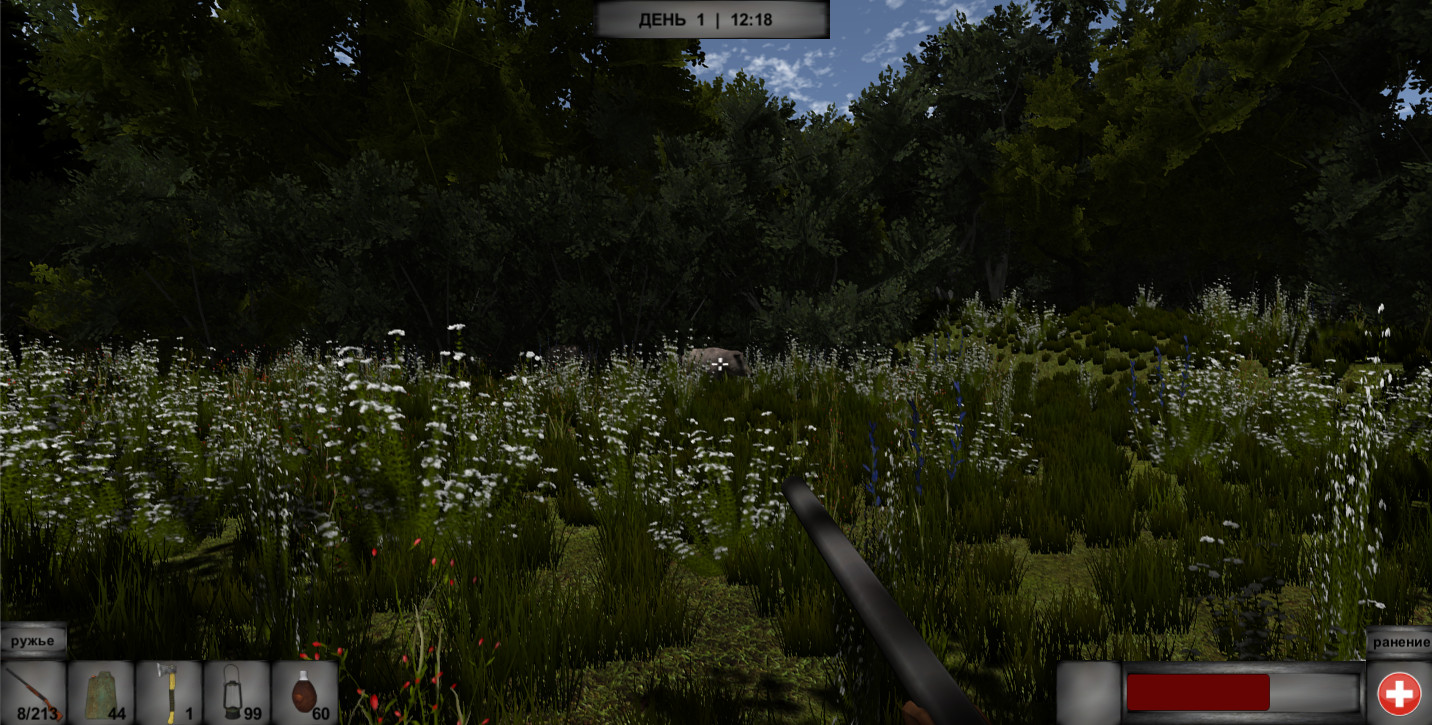
Task: Click the shotgun ammo counter 8/213
Action: [40, 712]
